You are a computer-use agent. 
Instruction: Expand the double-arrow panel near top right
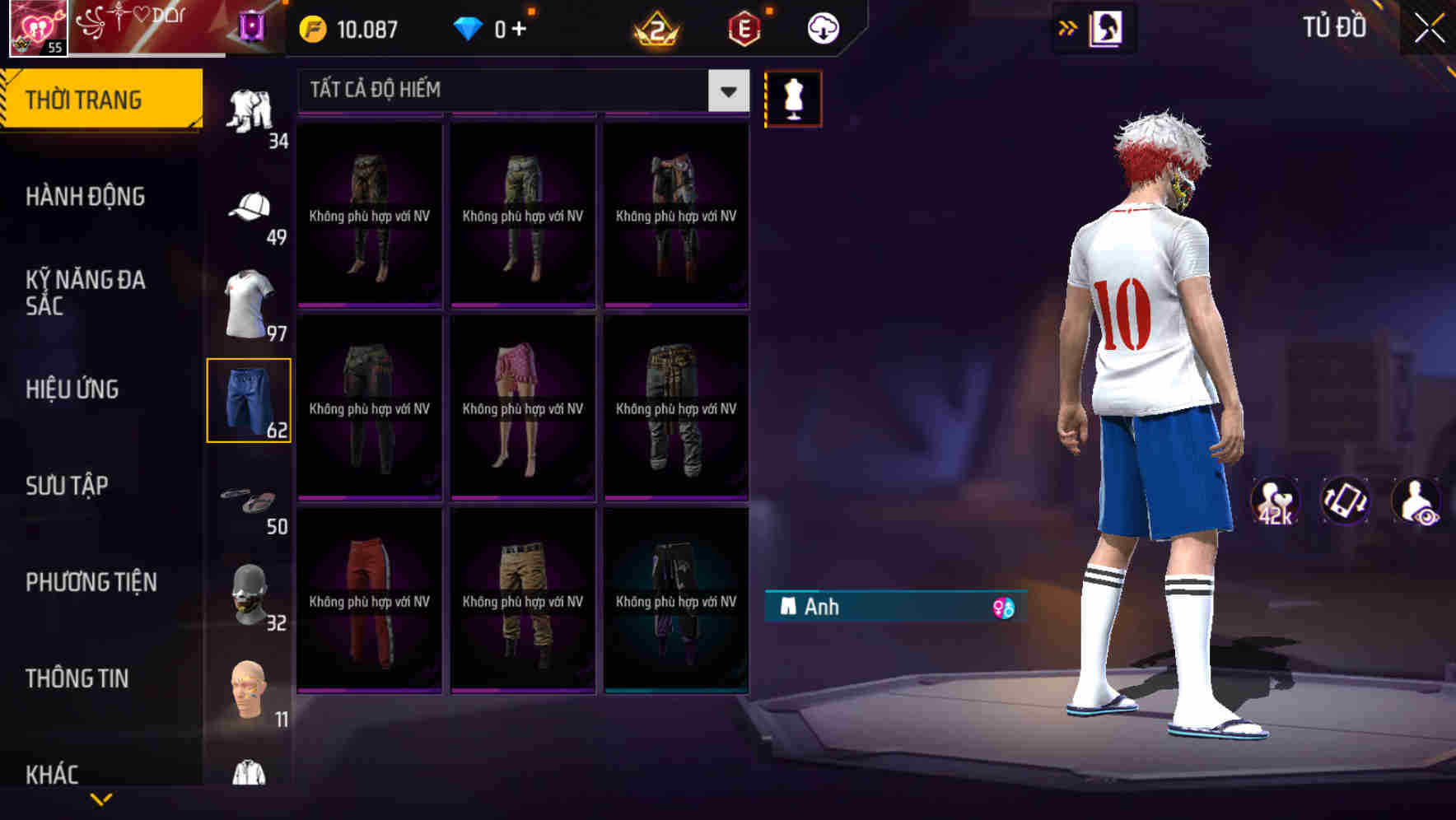coord(1068,26)
